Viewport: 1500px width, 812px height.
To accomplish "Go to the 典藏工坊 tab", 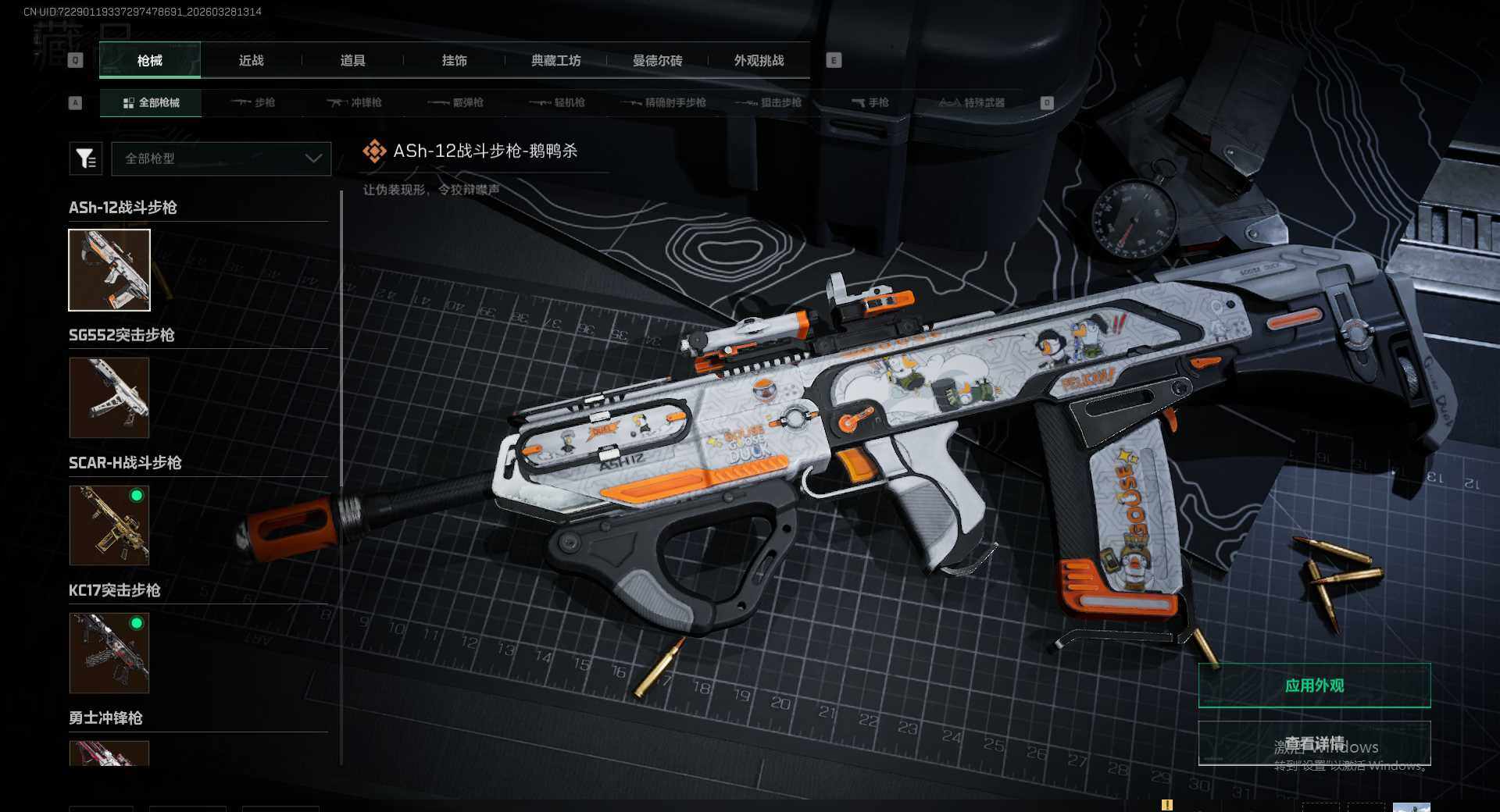I will pos(555,61).
